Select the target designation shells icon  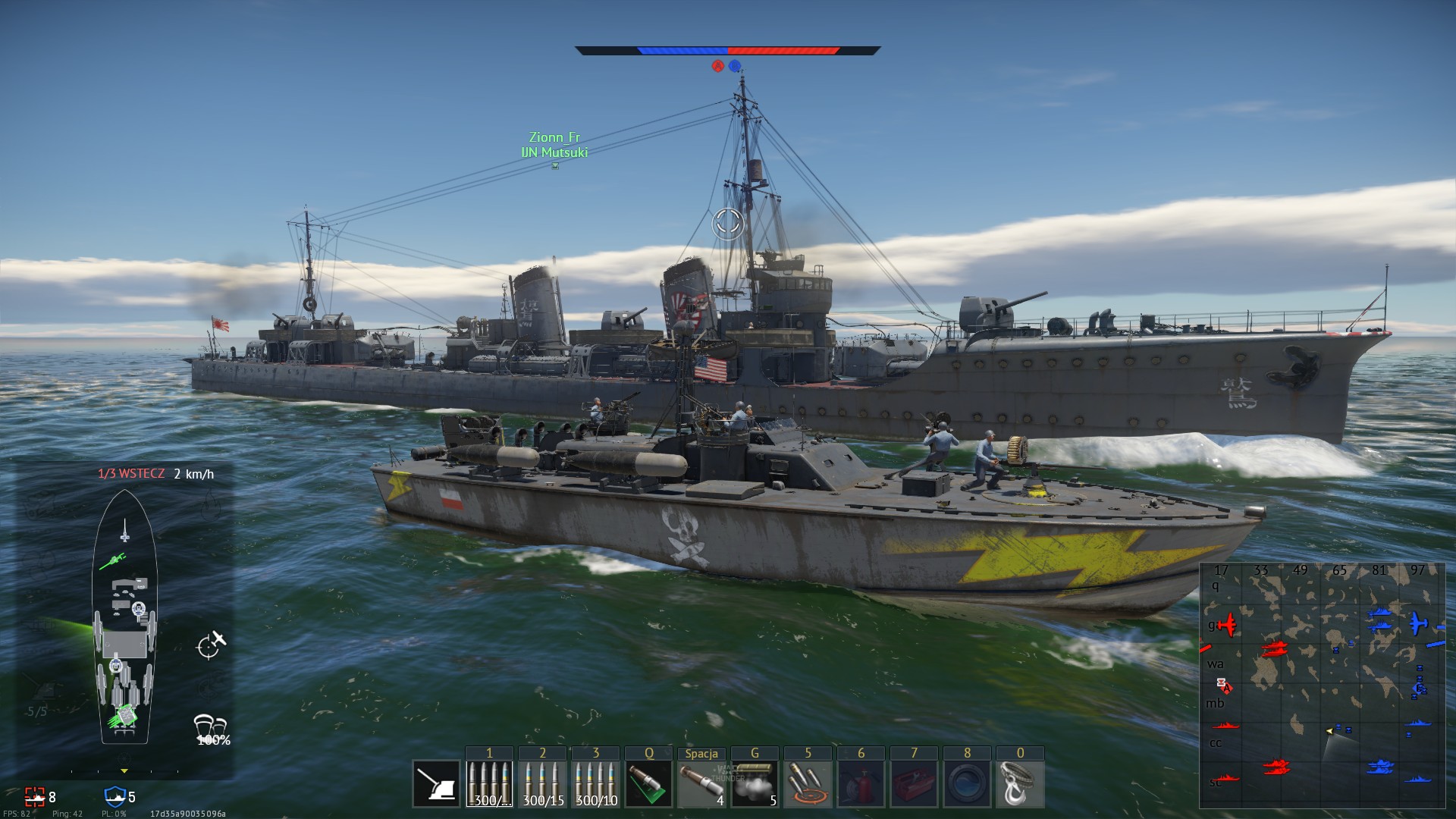(808, 784)
